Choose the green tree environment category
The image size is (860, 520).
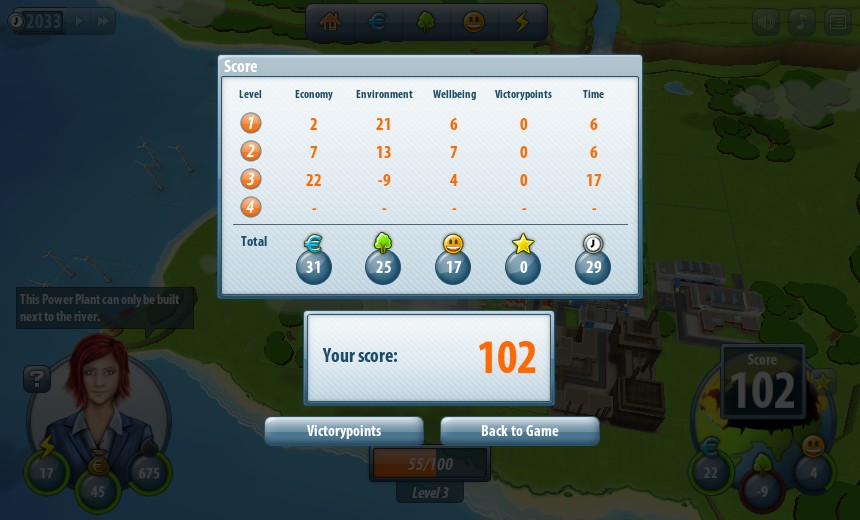click(x=426, y=22)
